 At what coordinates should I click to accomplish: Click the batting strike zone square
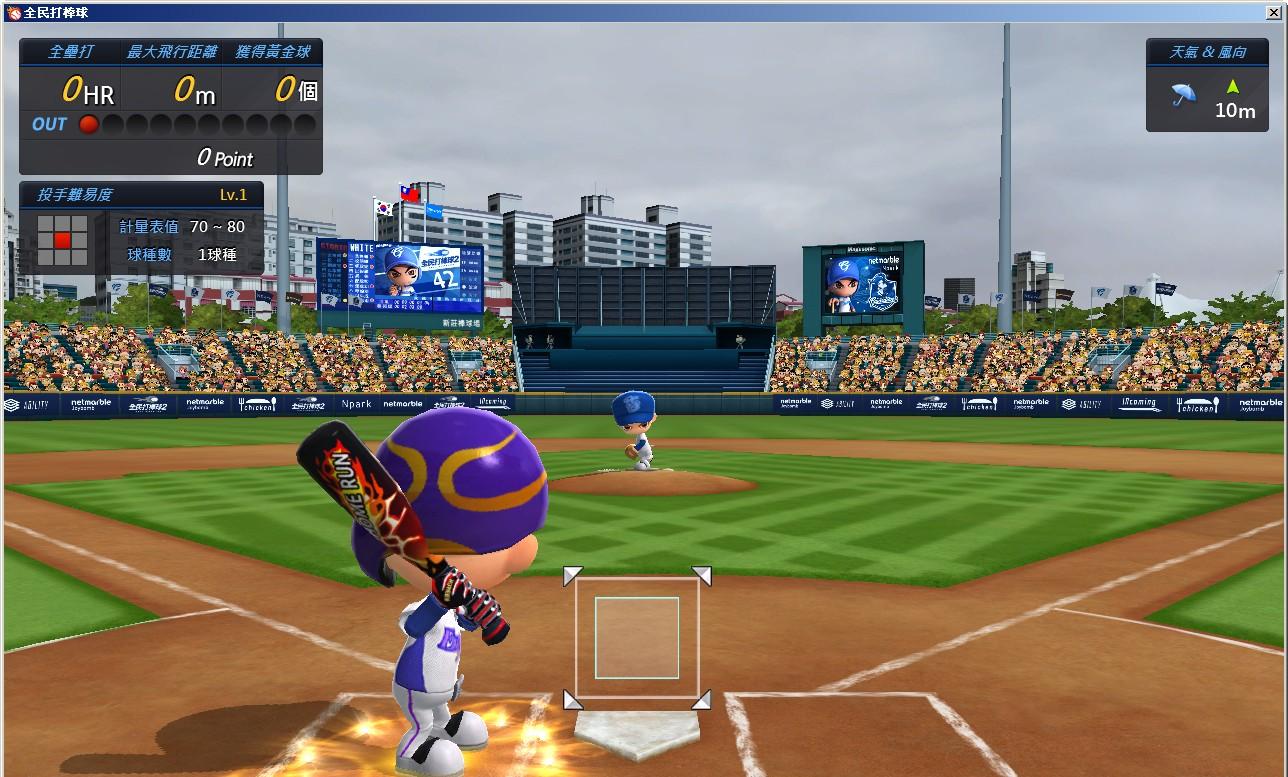coord(637,638)
